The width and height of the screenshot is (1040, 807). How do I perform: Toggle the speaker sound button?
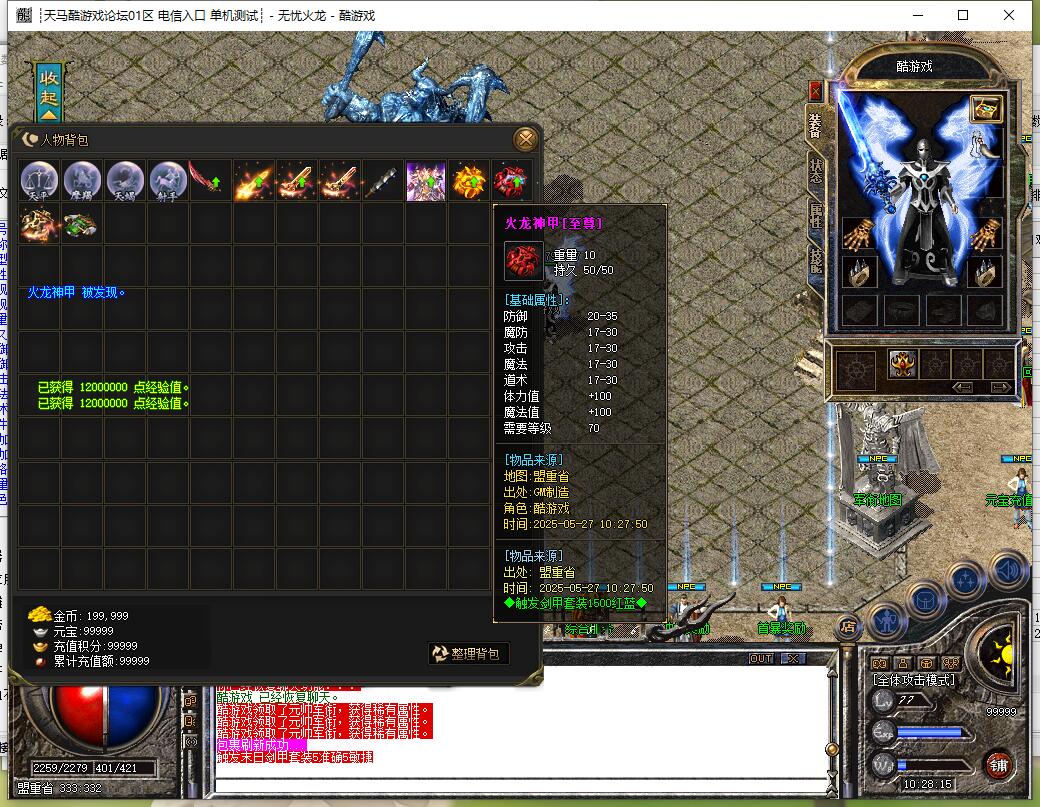1008,569
